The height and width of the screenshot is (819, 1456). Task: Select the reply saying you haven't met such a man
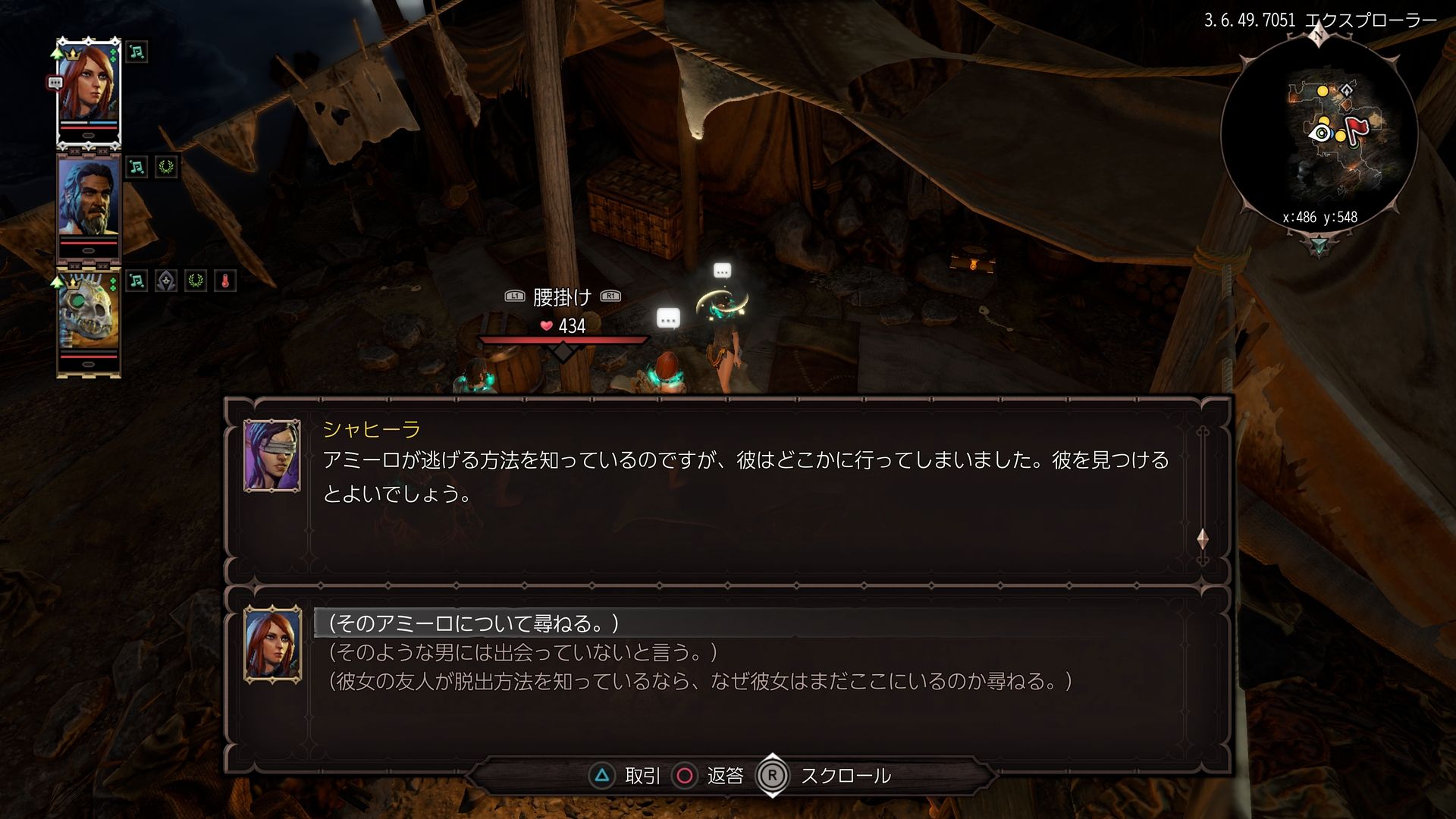[523, 652]
